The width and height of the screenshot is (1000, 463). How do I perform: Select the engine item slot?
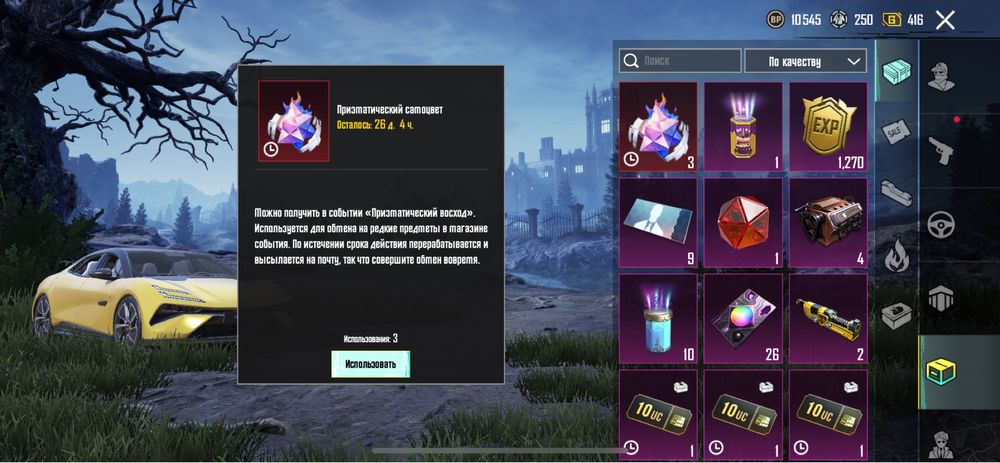pyautogui.click(x=828, y=222)
